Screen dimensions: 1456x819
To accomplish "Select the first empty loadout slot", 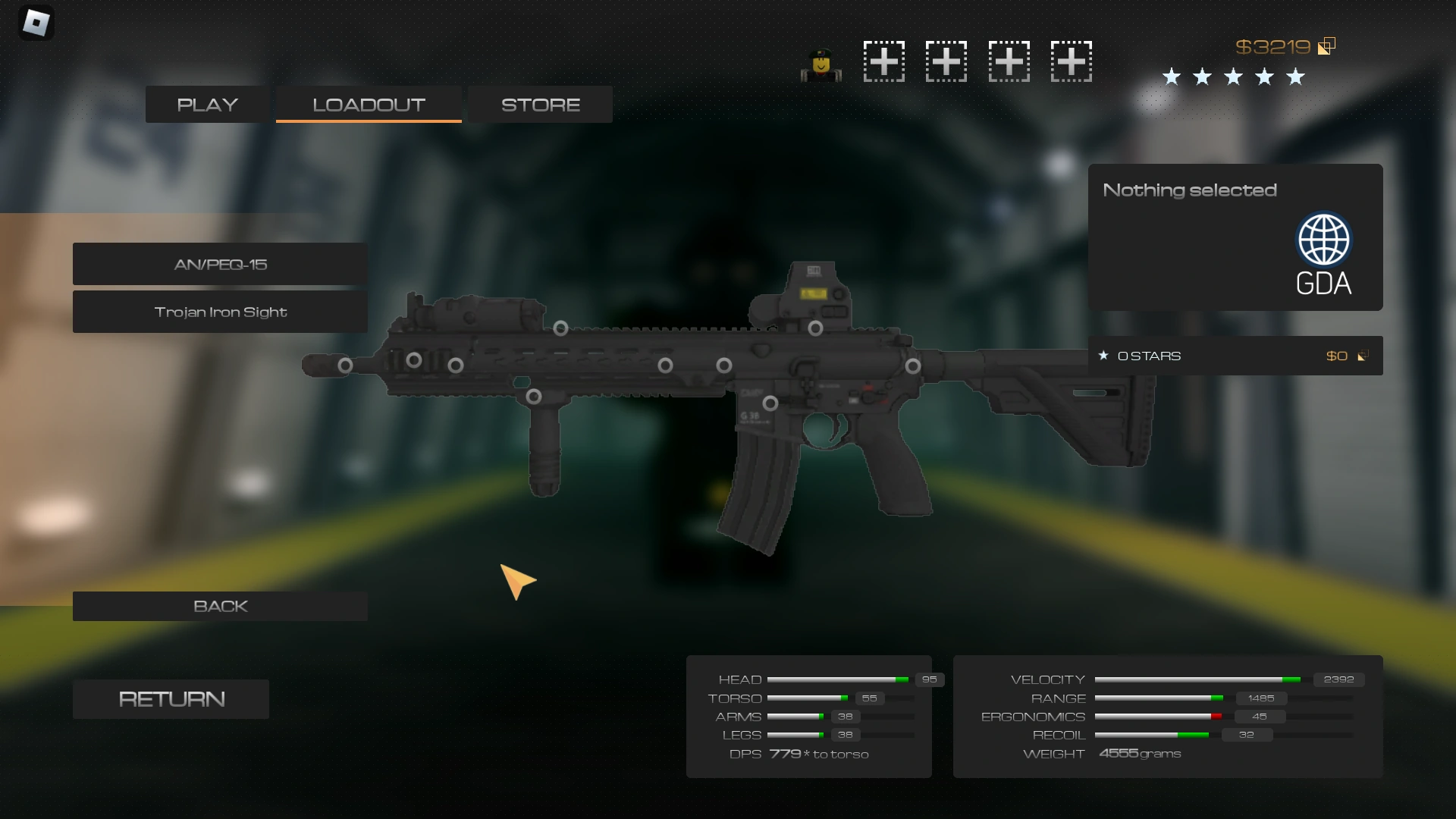I will (x=883, y=61).
